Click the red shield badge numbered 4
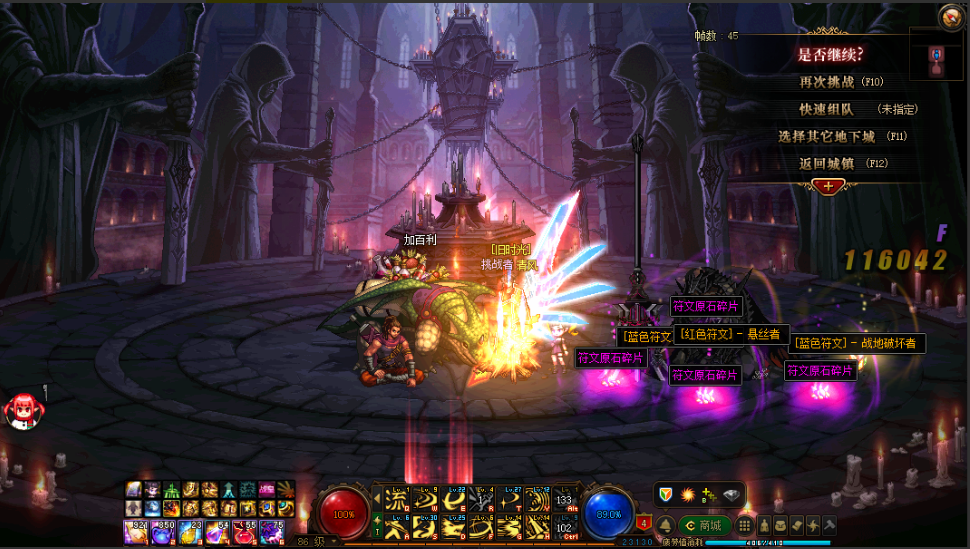Image resolution: width=970 pixels, height=549 pixels. coord(644,522)
